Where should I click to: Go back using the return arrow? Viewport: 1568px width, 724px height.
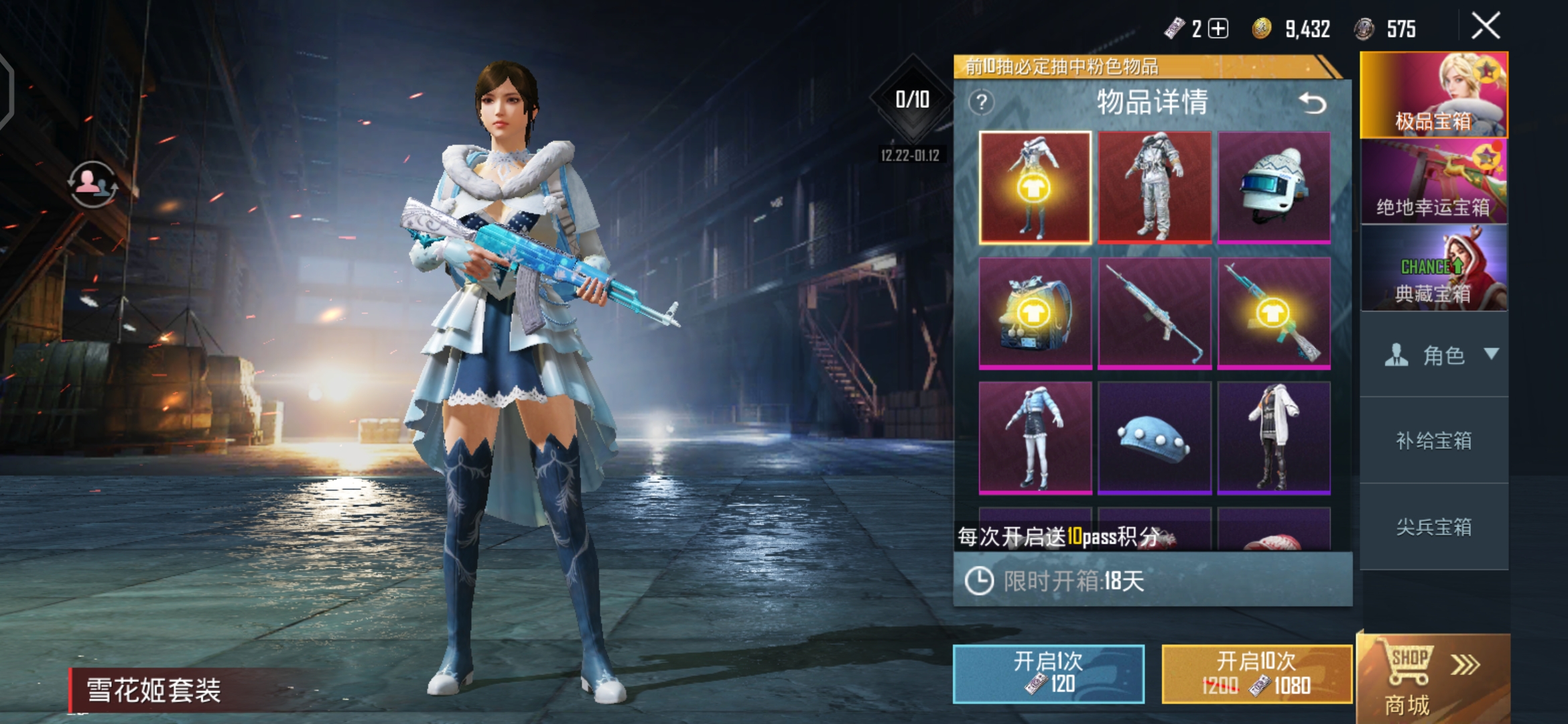[1312, 103]
